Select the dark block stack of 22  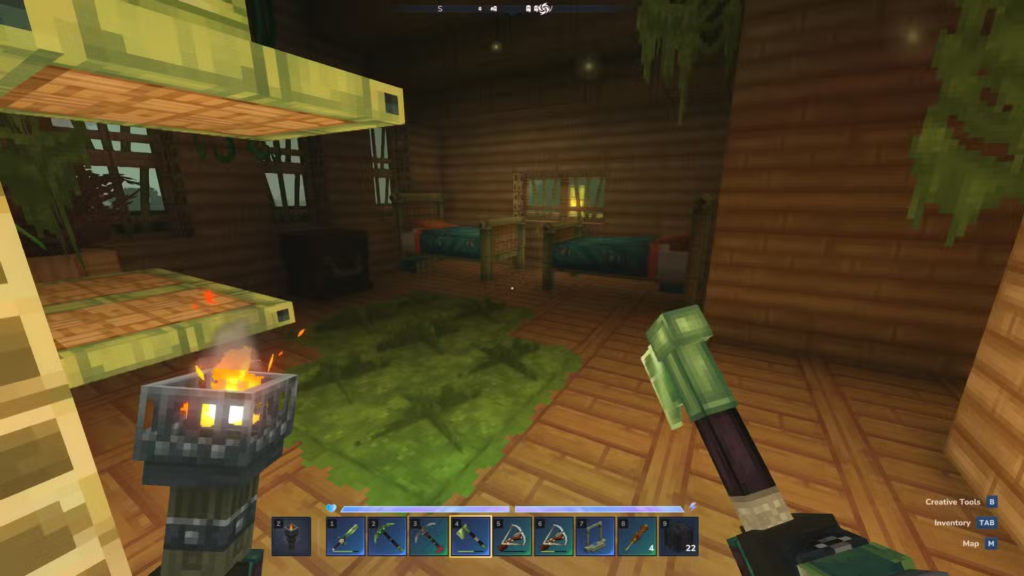pos(678,536)
